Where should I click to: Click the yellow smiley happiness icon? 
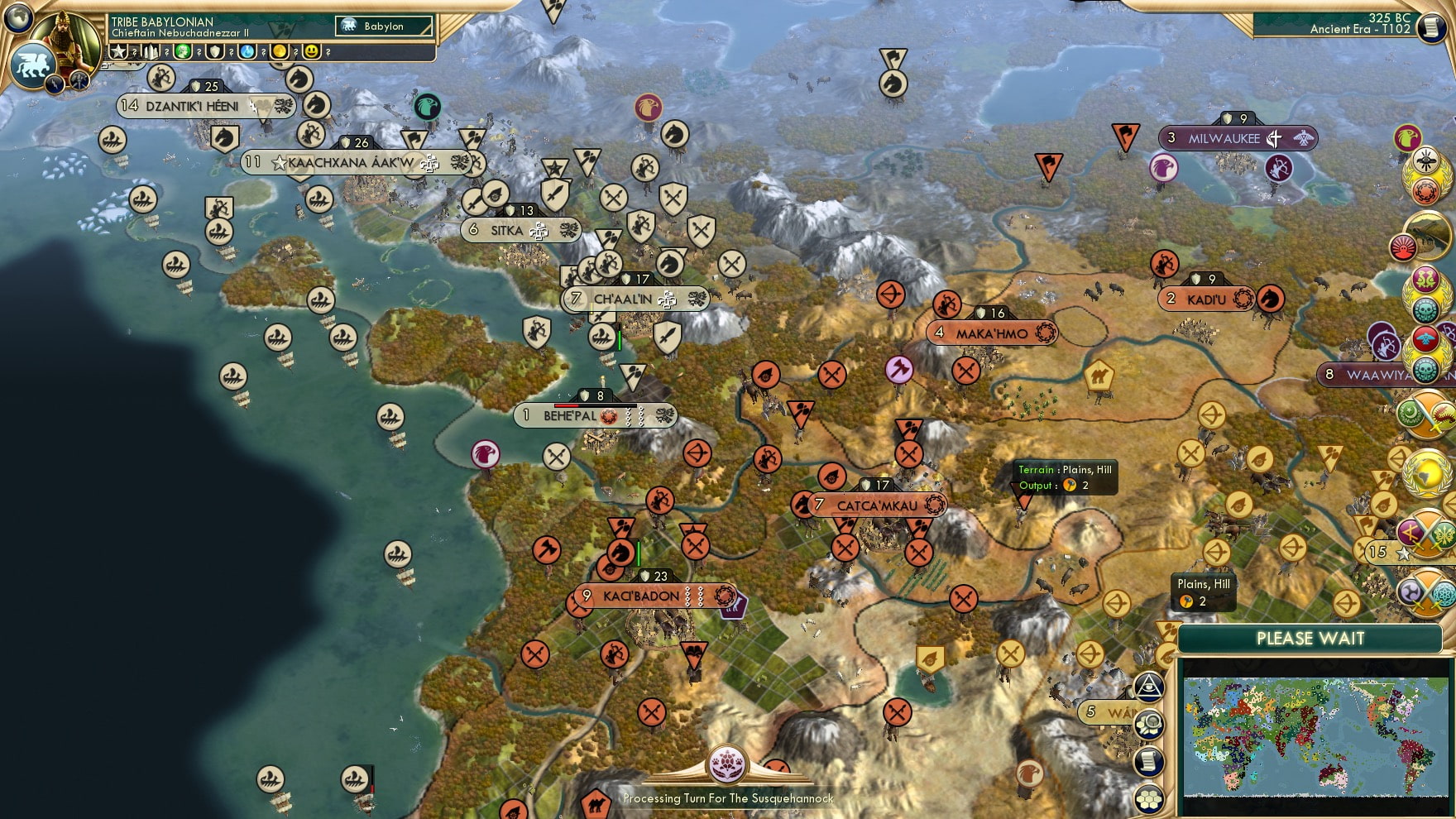pos(312,52)
